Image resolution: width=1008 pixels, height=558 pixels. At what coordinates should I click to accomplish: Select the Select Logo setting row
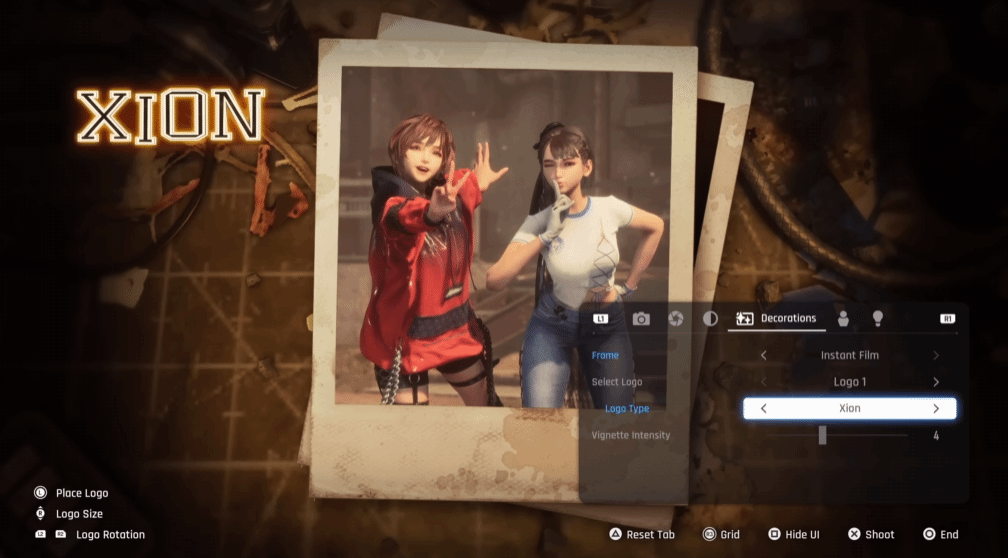coord(617,382)
